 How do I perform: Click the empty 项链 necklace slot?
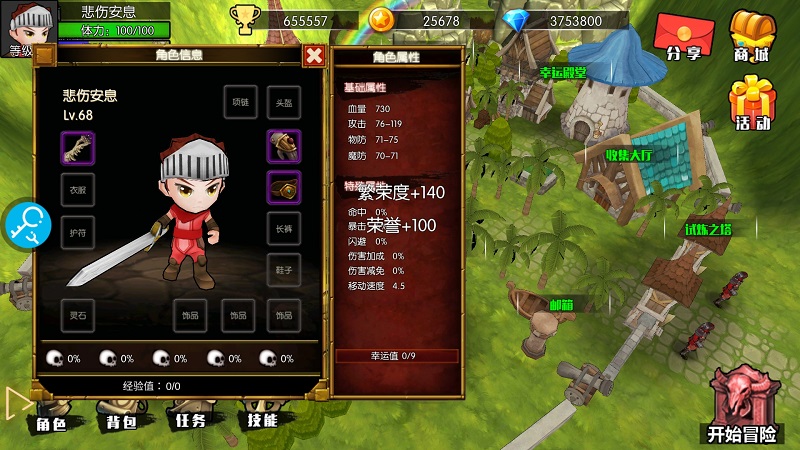pos(240,103)
